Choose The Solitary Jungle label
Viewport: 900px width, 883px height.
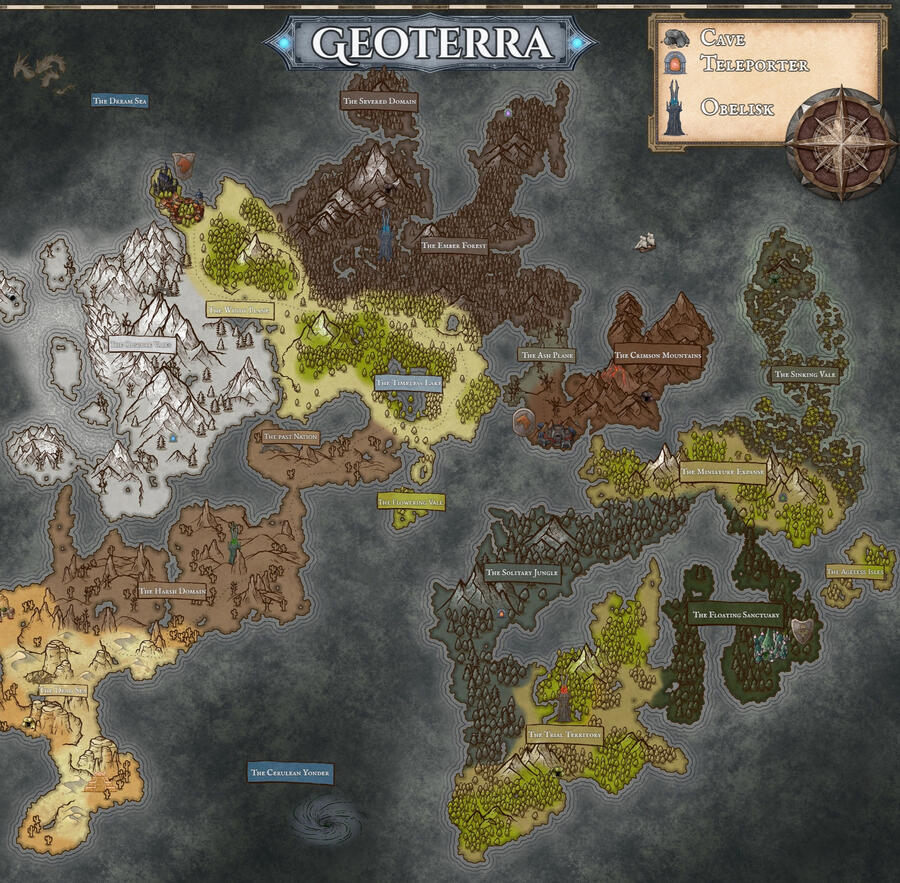tap(521, 574)
